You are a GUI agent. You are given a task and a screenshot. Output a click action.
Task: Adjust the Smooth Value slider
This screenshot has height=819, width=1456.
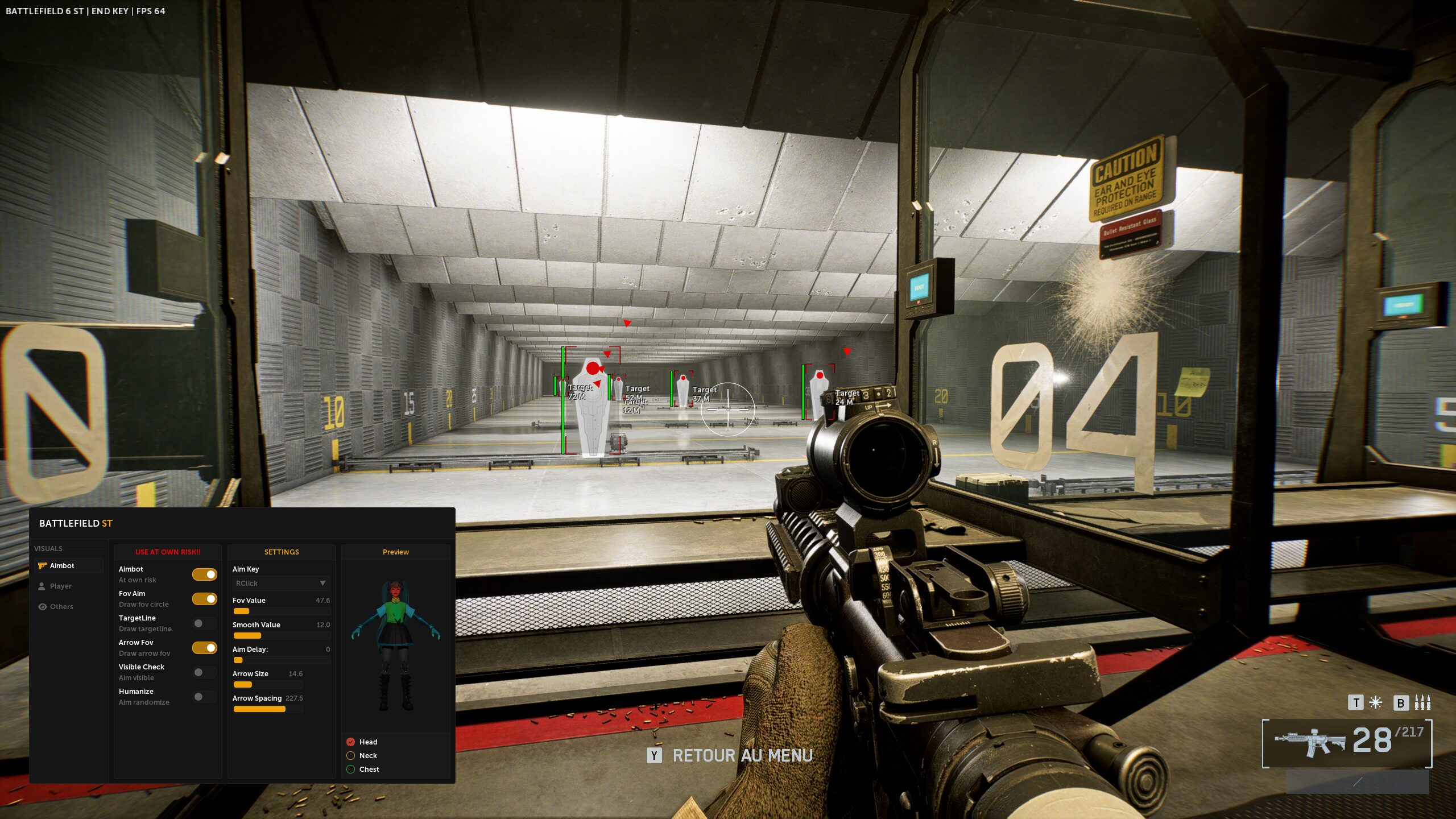tap(281, 636)
